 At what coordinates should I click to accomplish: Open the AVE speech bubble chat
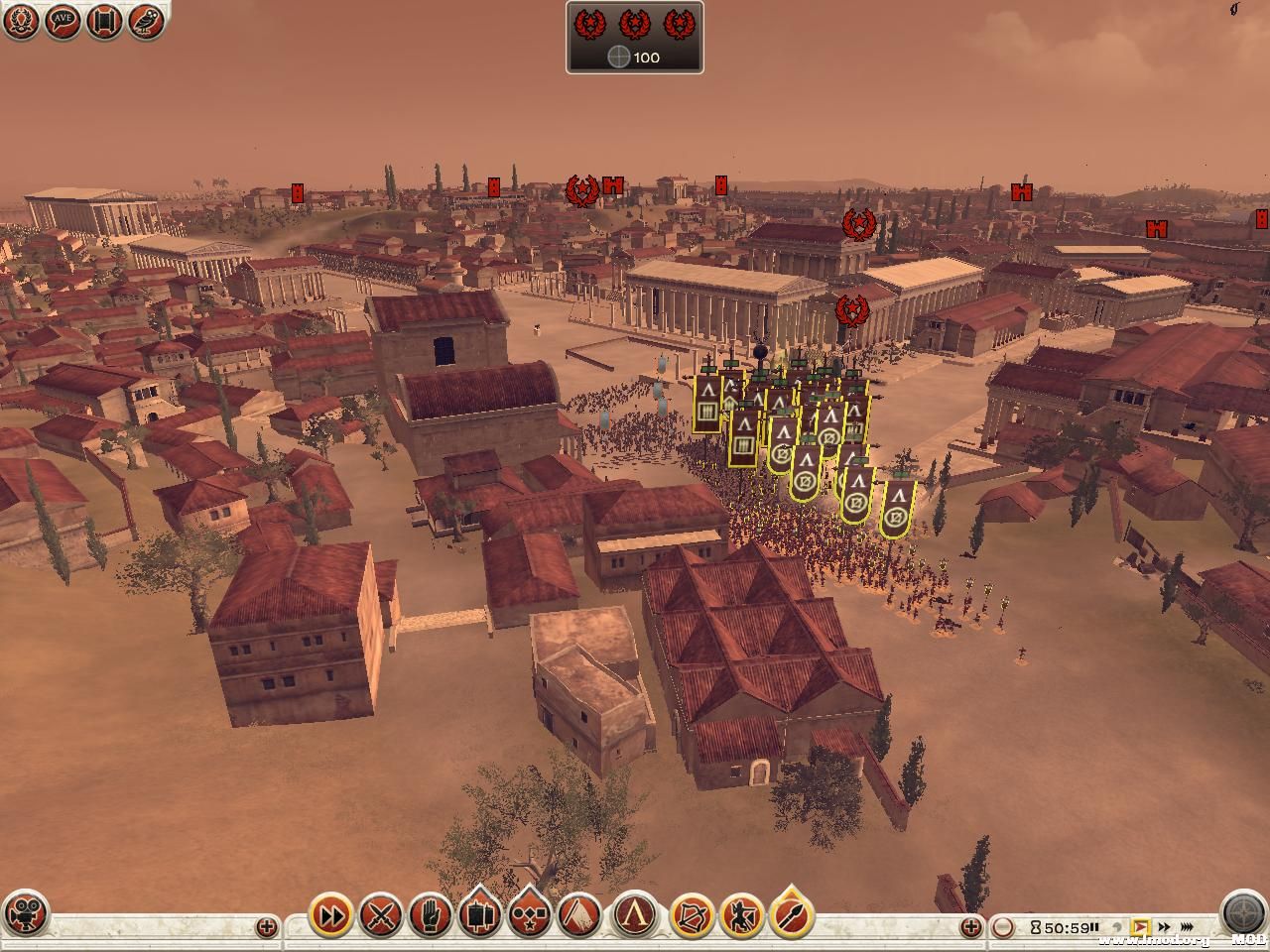63,21
